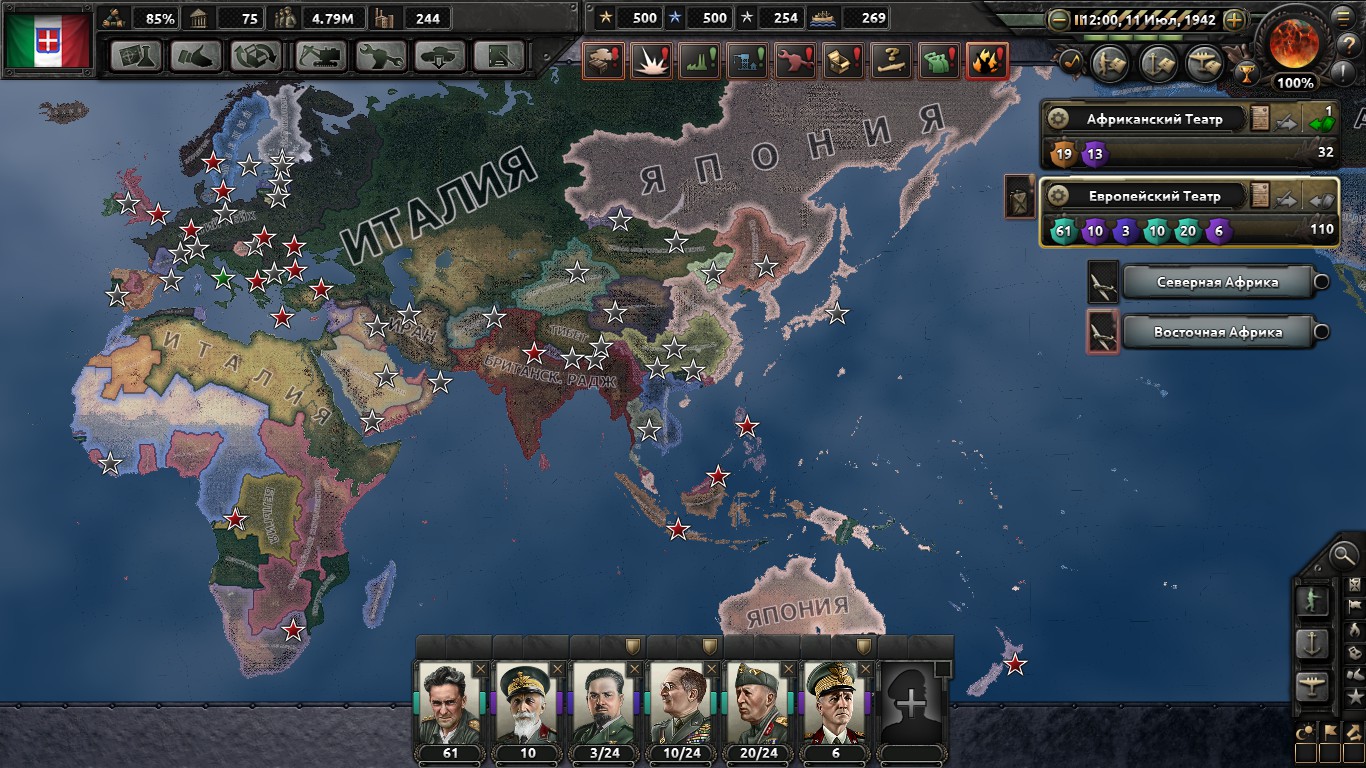1366x768 pixels.
Task: Select the commander portrait with 20/24 divisions
Action: [x=757, y=702]
